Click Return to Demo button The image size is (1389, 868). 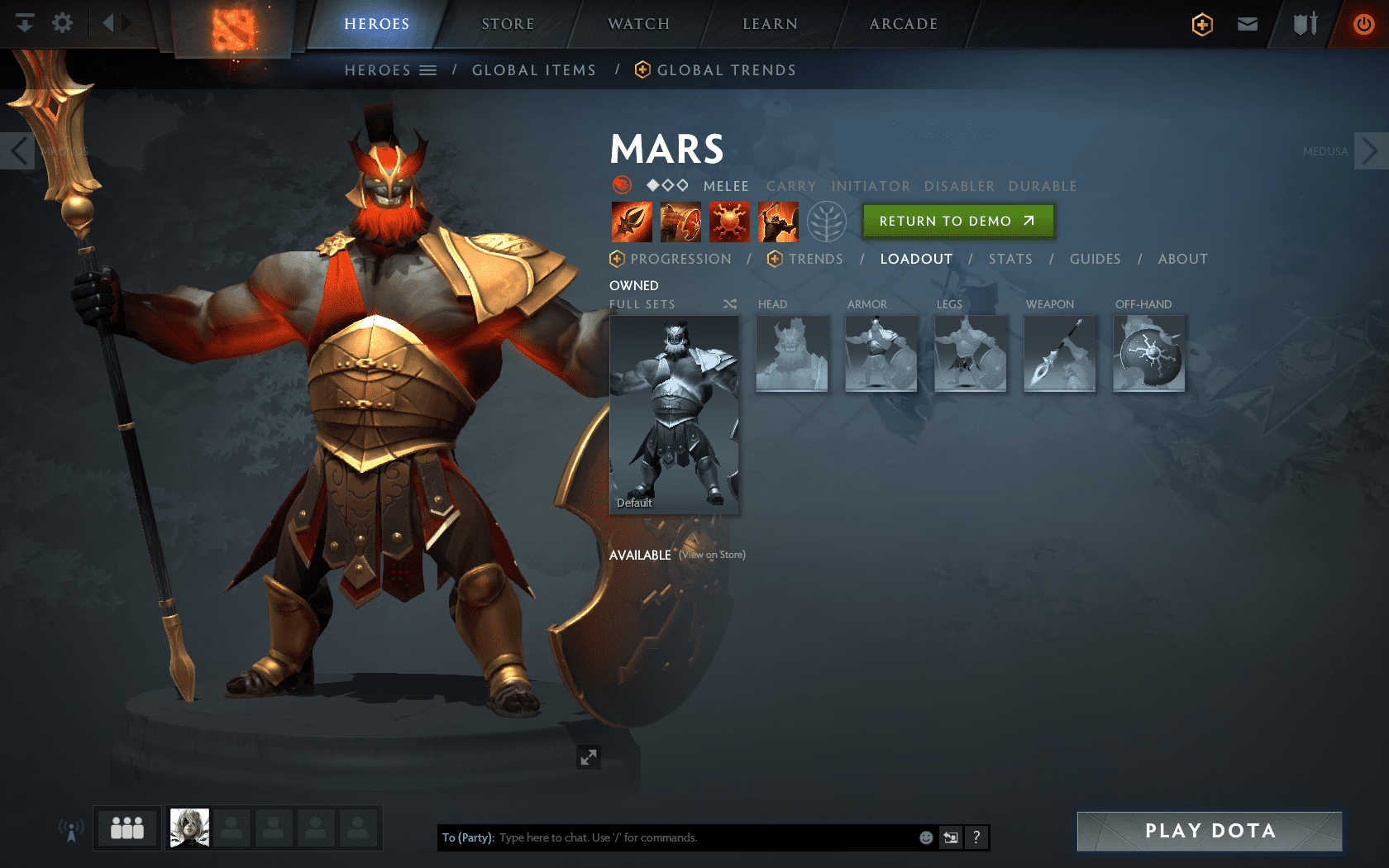957,221
